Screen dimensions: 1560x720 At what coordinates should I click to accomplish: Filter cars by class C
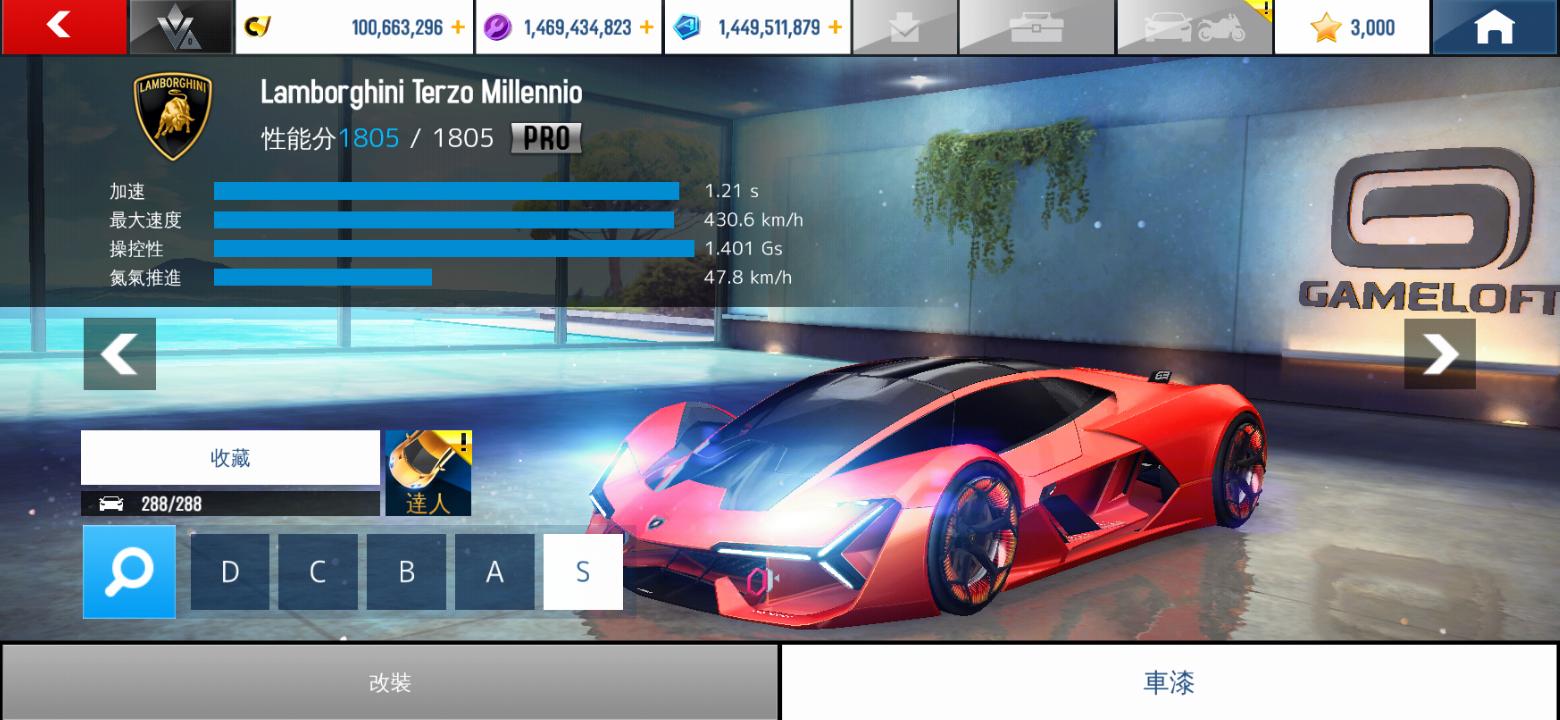[318, 572]
